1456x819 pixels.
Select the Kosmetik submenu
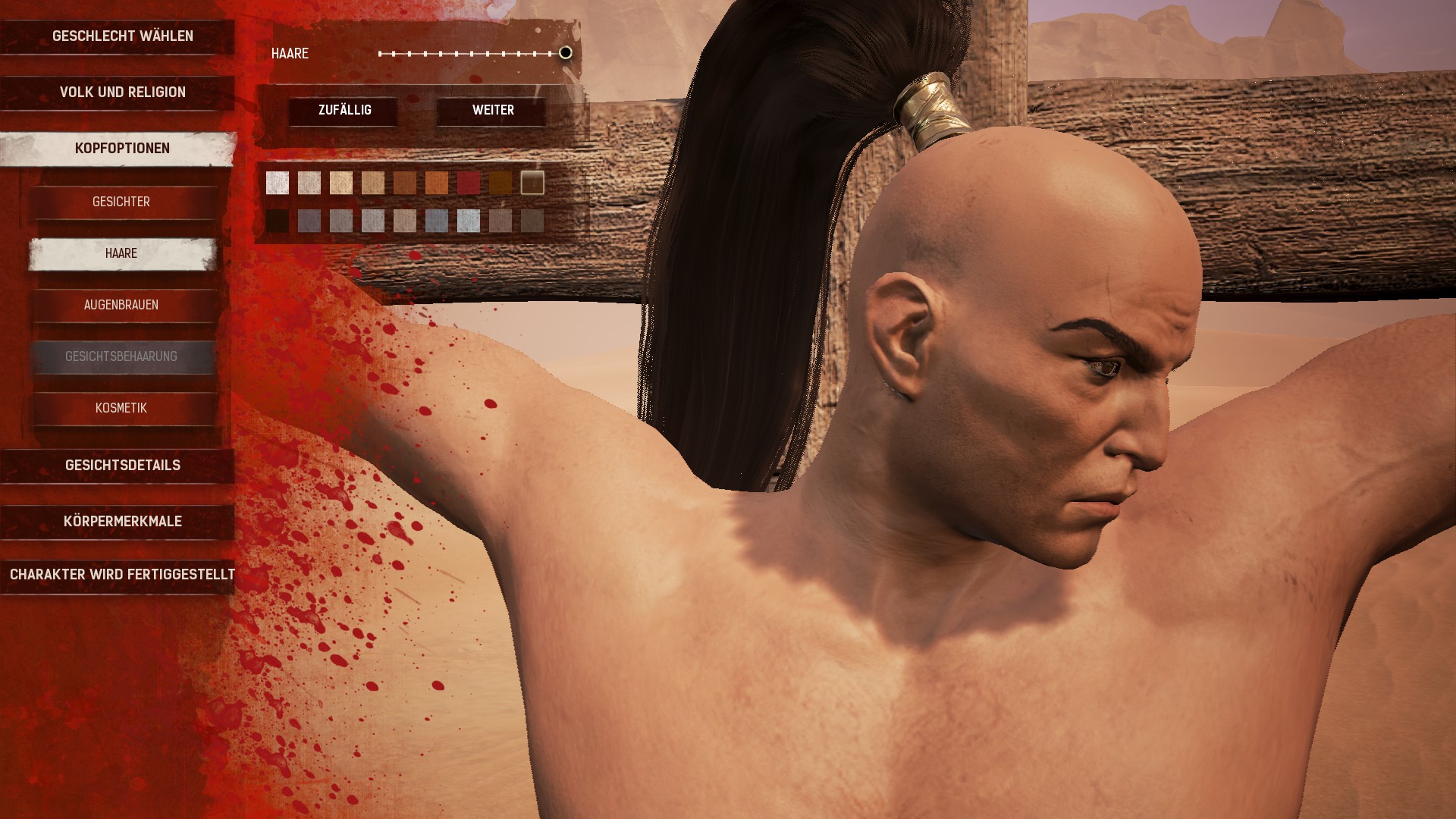click(x=121, y=409)
